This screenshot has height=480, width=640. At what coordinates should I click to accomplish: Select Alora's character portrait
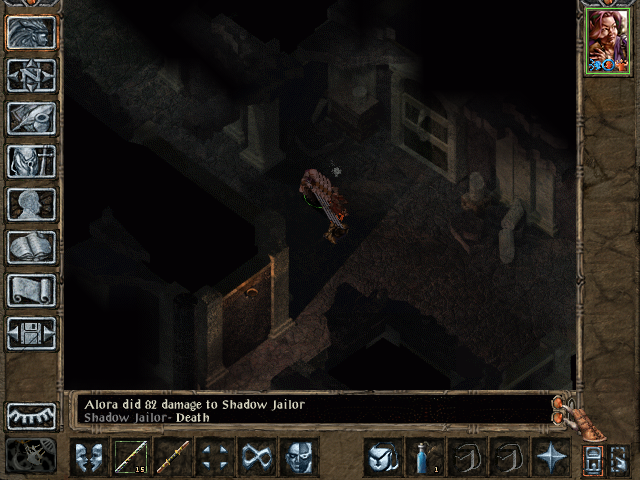(x=607, y=41)
